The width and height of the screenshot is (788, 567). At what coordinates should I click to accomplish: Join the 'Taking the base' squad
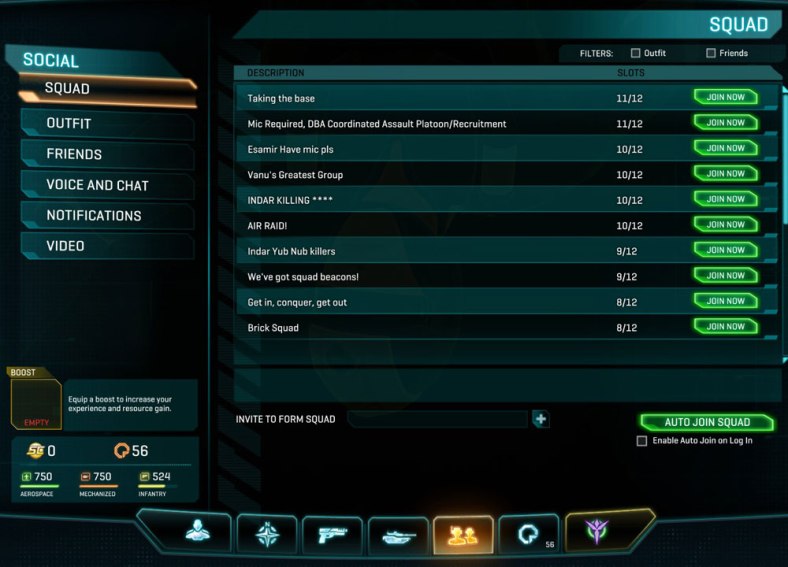725,97
